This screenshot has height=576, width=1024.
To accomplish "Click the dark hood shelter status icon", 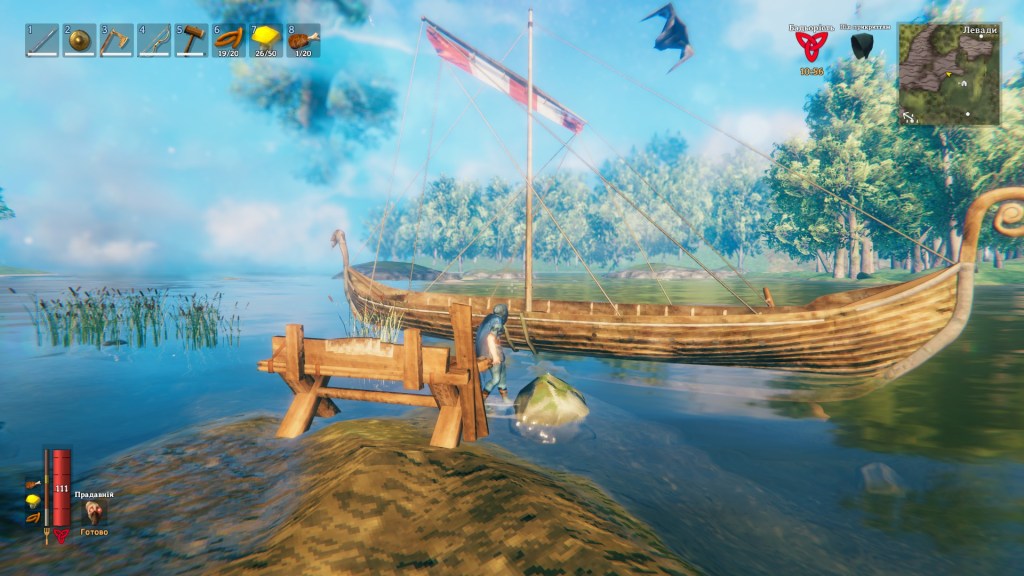I will coord(861,46).
